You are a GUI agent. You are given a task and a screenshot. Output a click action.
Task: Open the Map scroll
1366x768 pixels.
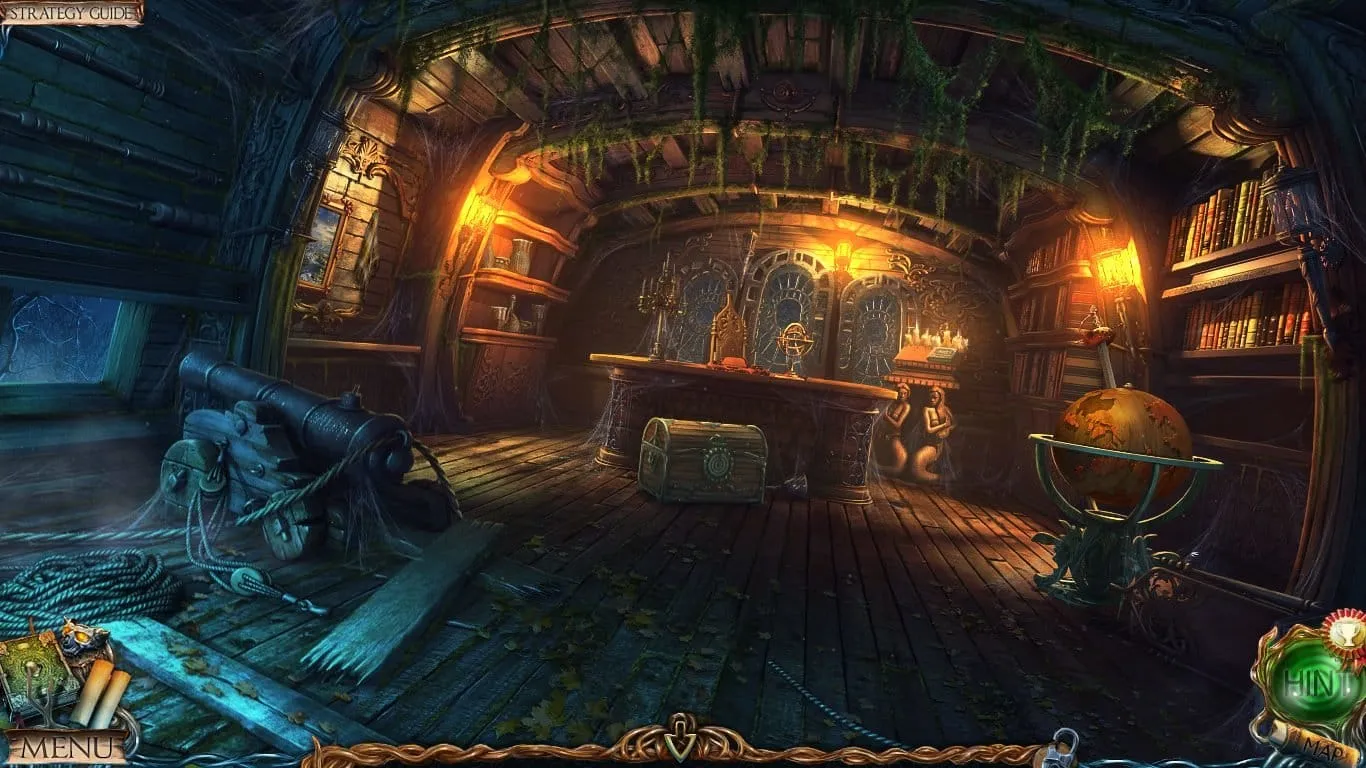point(1312,744)
